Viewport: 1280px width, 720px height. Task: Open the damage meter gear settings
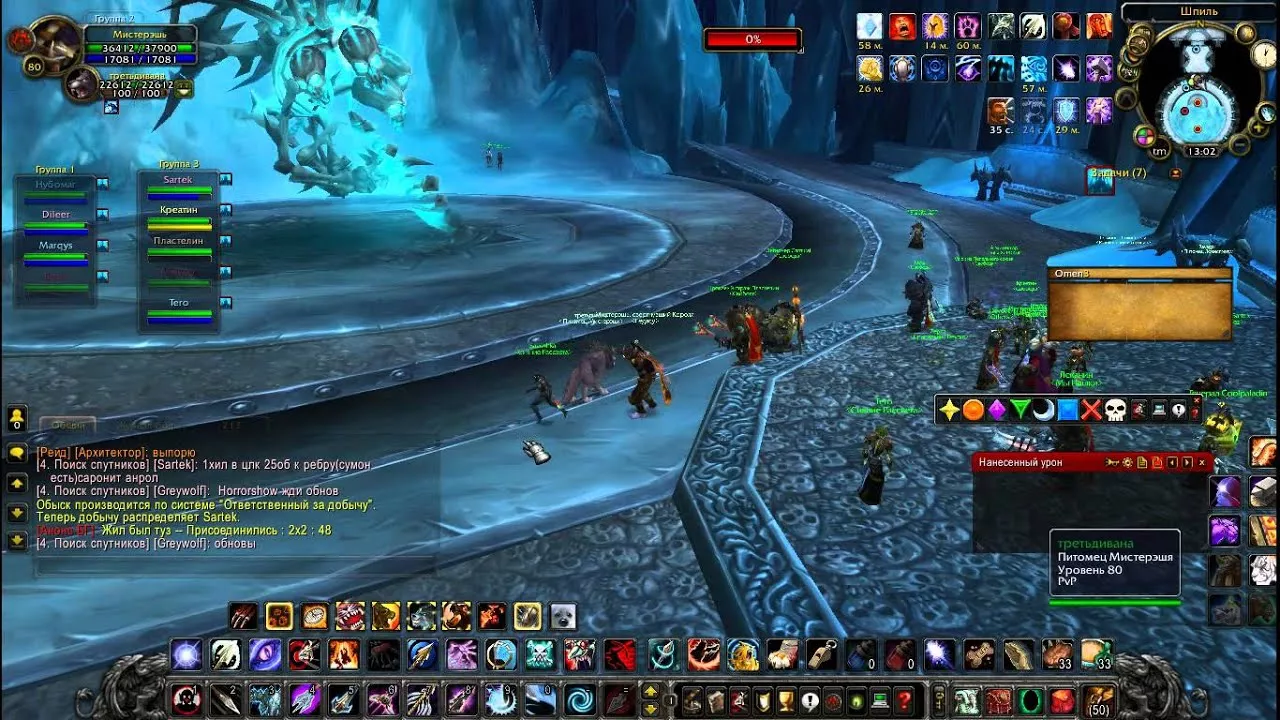pos(1127,462)
